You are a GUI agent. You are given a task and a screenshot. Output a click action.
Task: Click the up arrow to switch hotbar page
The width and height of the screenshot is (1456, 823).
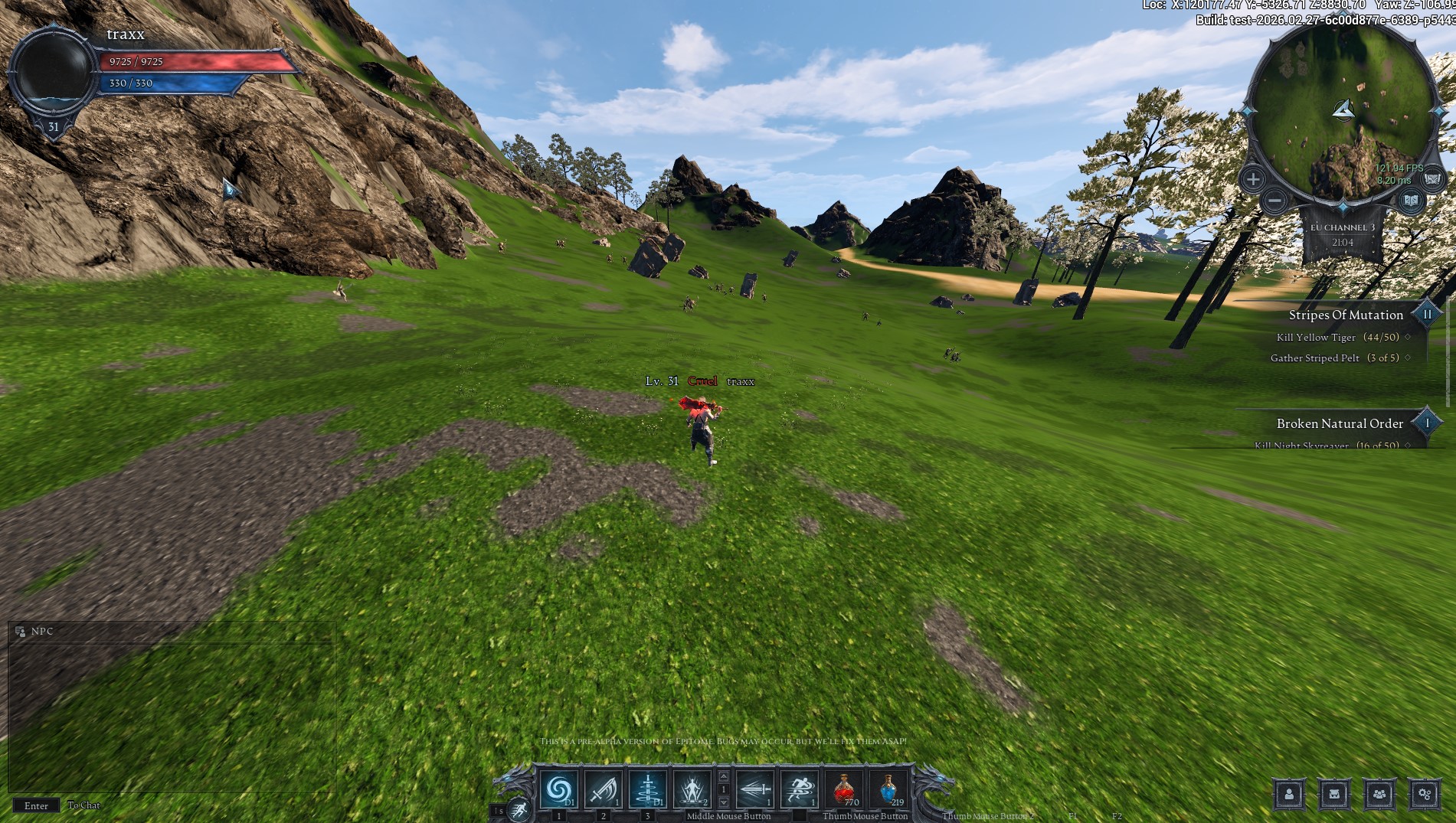tap(725, 776)
